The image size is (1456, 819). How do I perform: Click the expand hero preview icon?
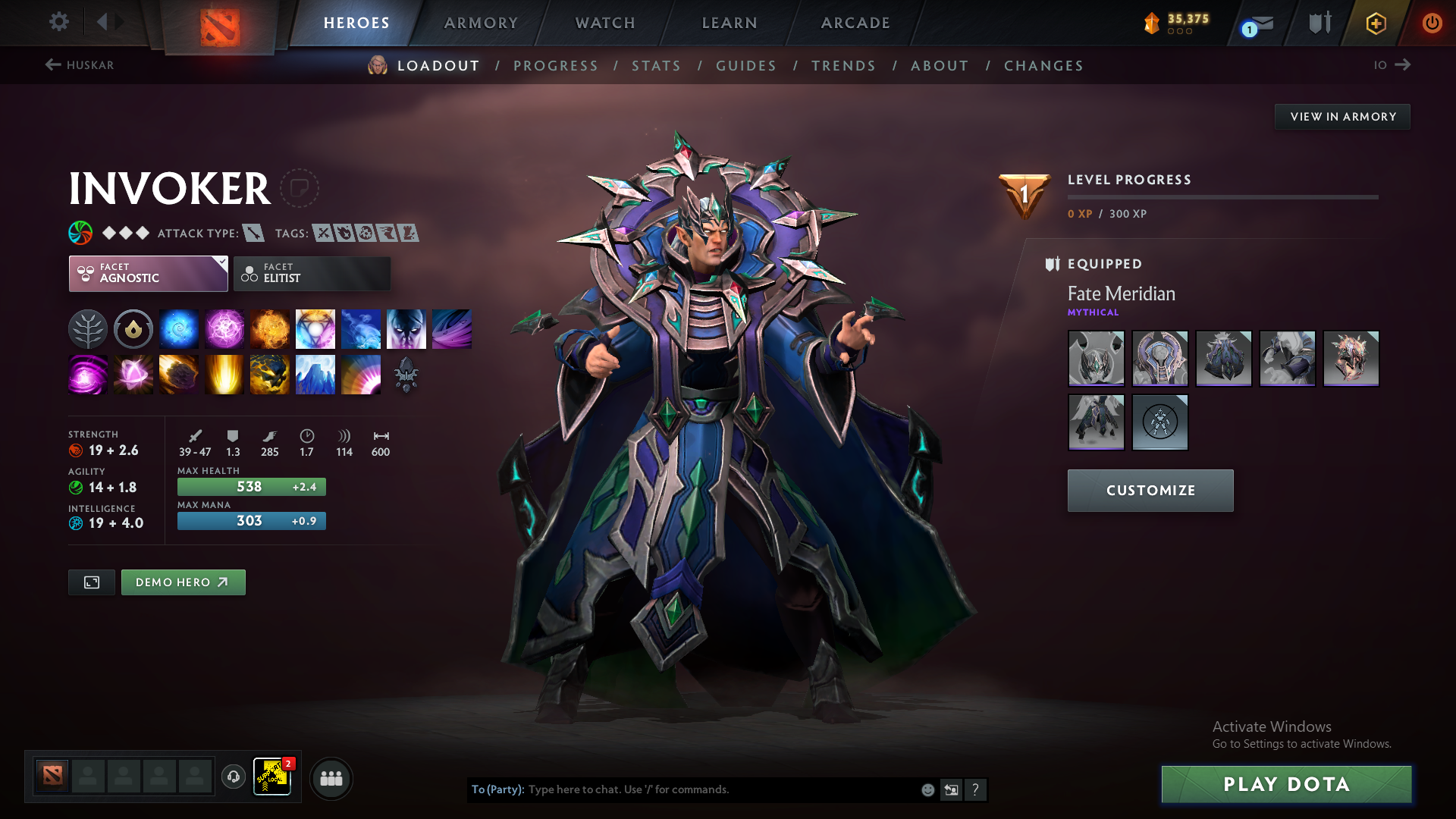pyautogui.click(x=91, y=582)
